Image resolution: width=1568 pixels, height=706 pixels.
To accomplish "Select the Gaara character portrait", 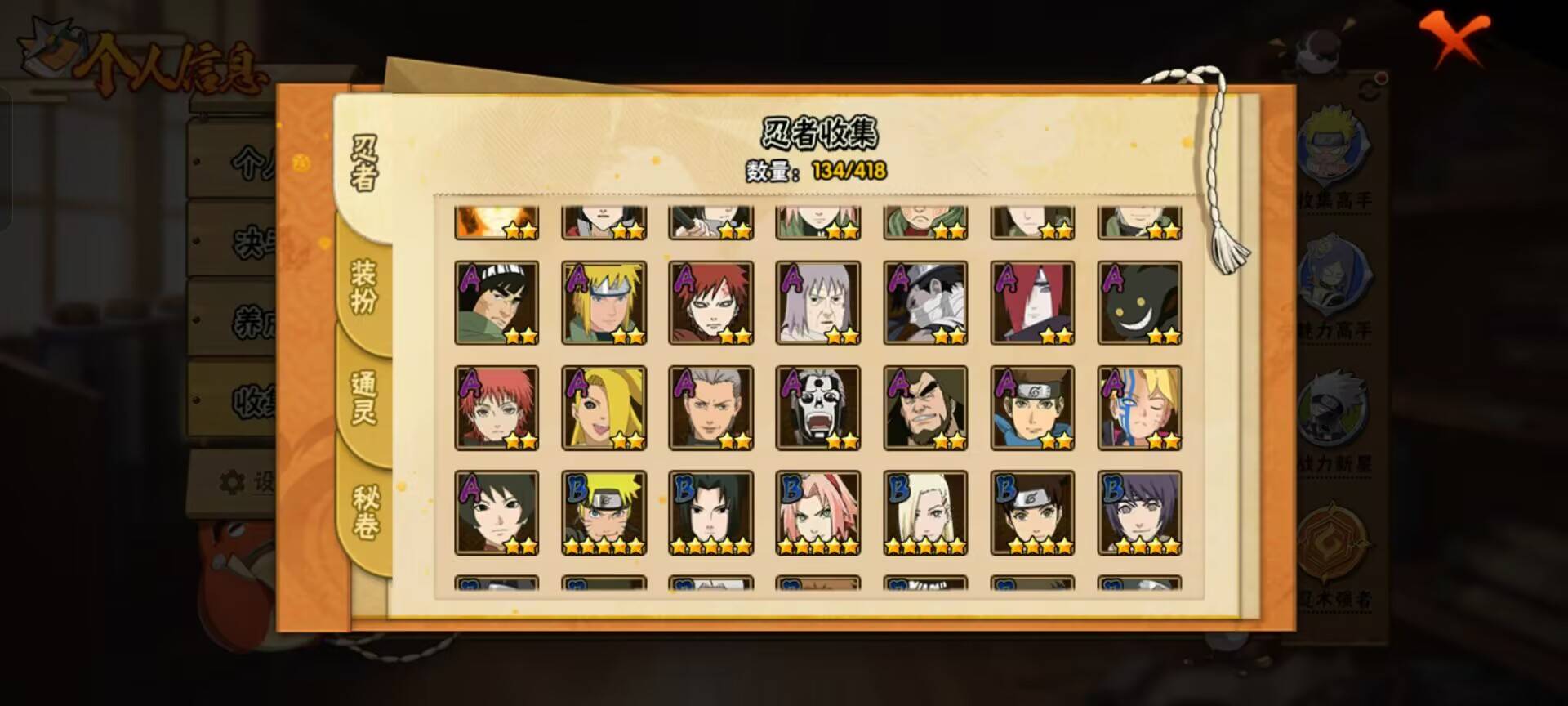I will (710, 302).
